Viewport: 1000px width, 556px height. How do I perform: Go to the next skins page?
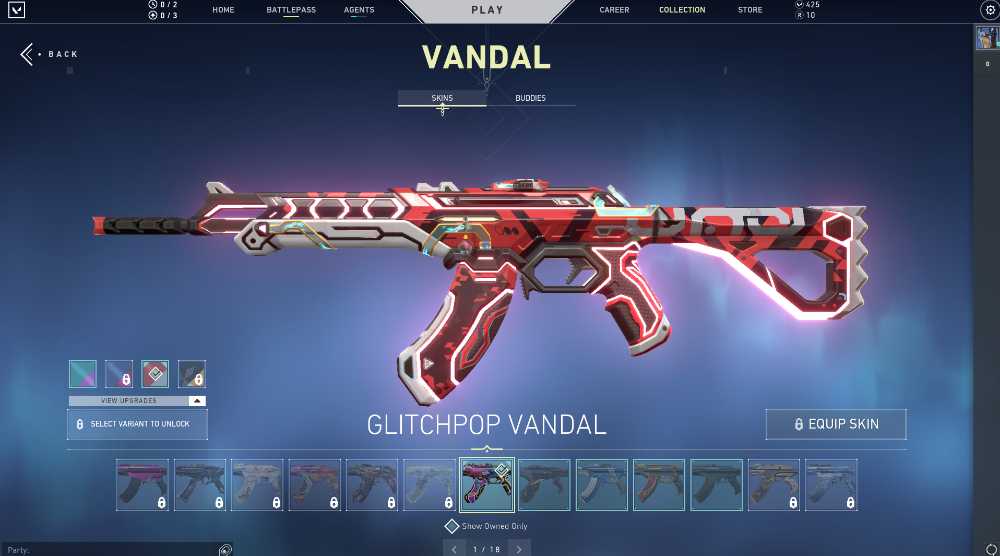[x=518, y=549]
